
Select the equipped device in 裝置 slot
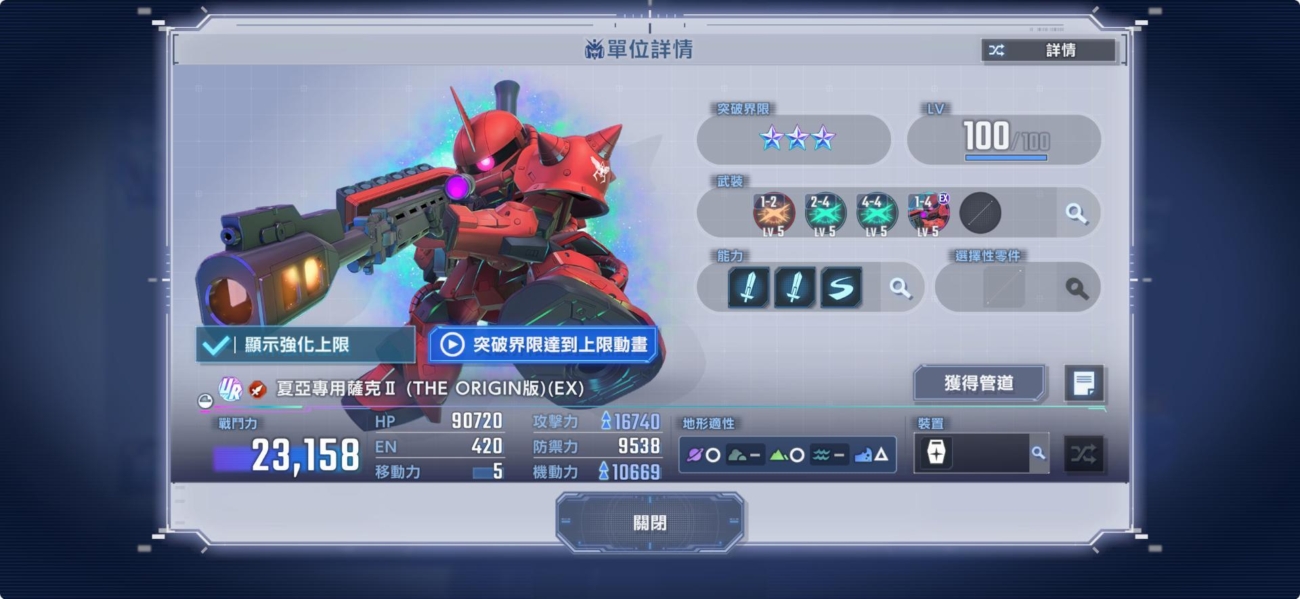tap(936, 453)
